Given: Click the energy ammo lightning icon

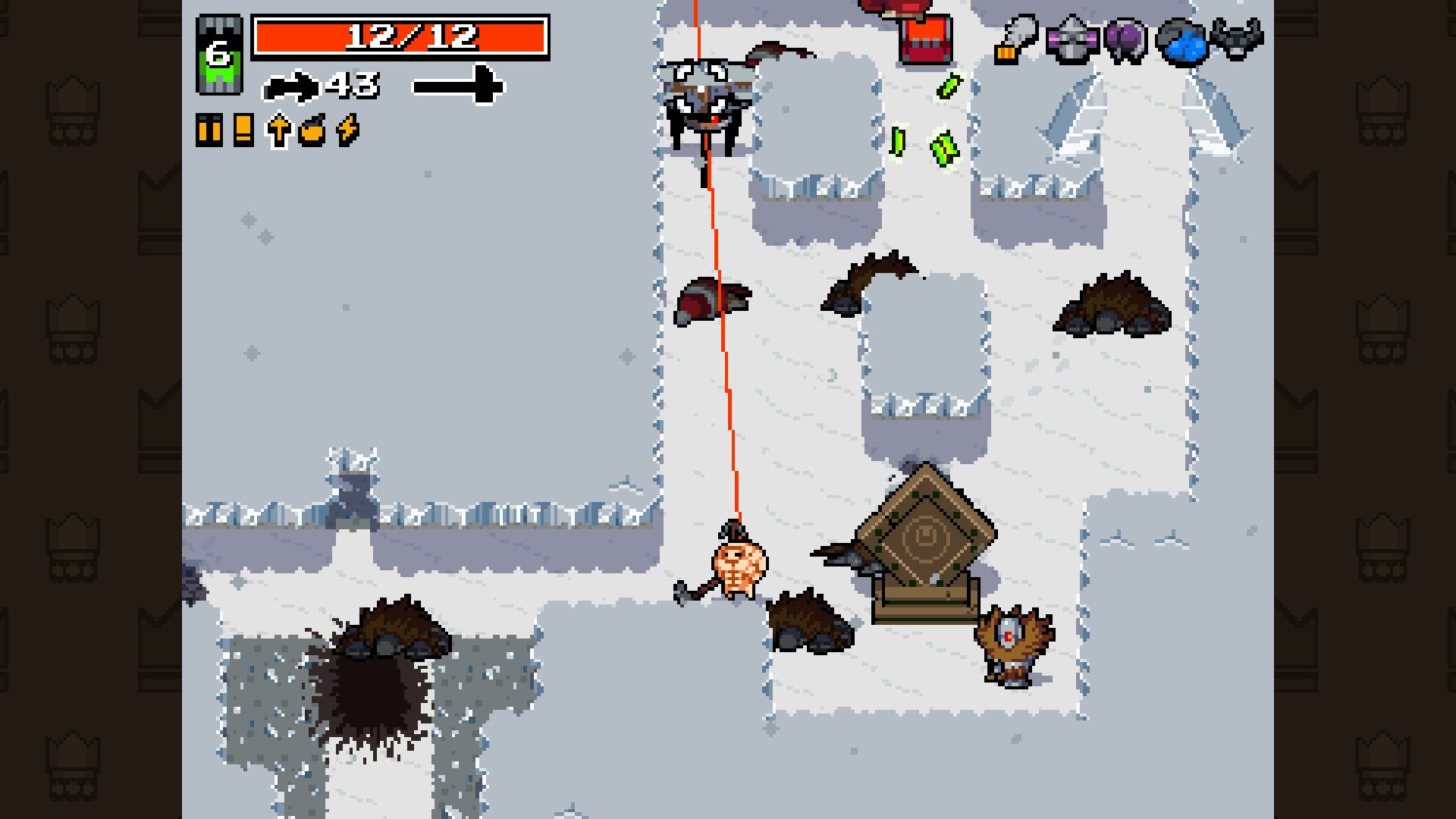Looking at the screenshot, I should pos(347,130).
